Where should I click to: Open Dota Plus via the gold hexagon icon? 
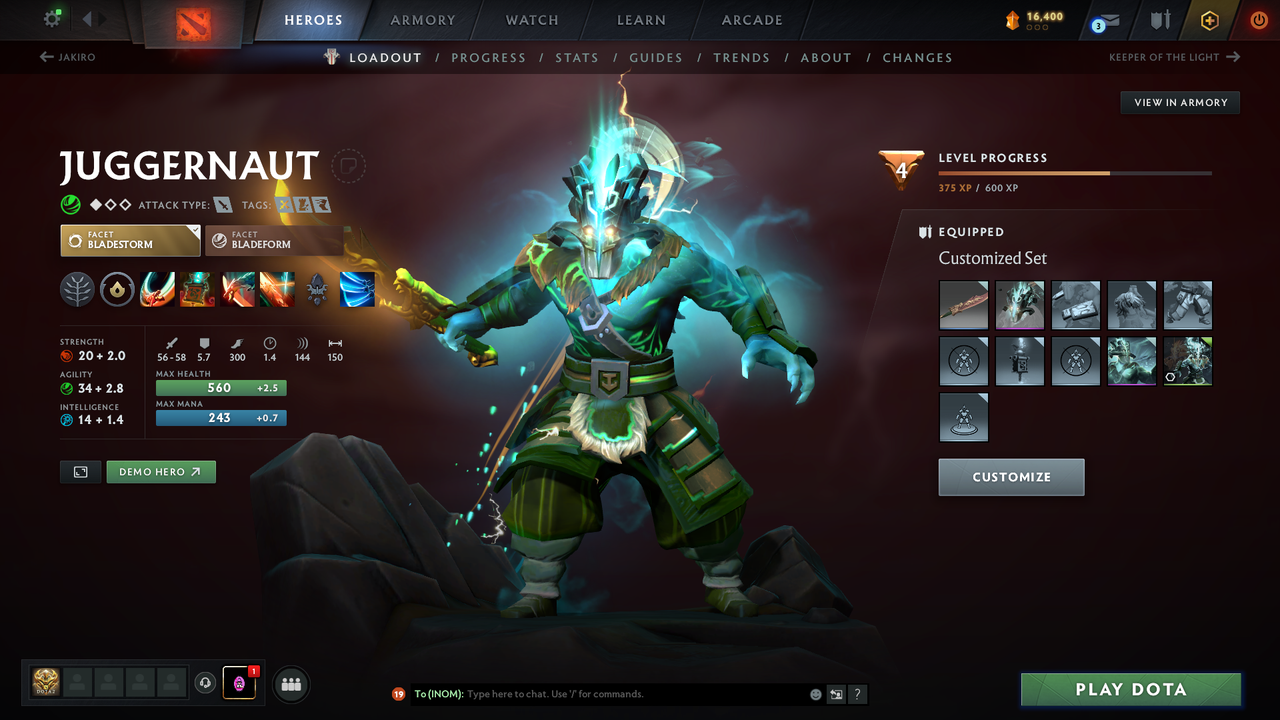(1209, 19)
